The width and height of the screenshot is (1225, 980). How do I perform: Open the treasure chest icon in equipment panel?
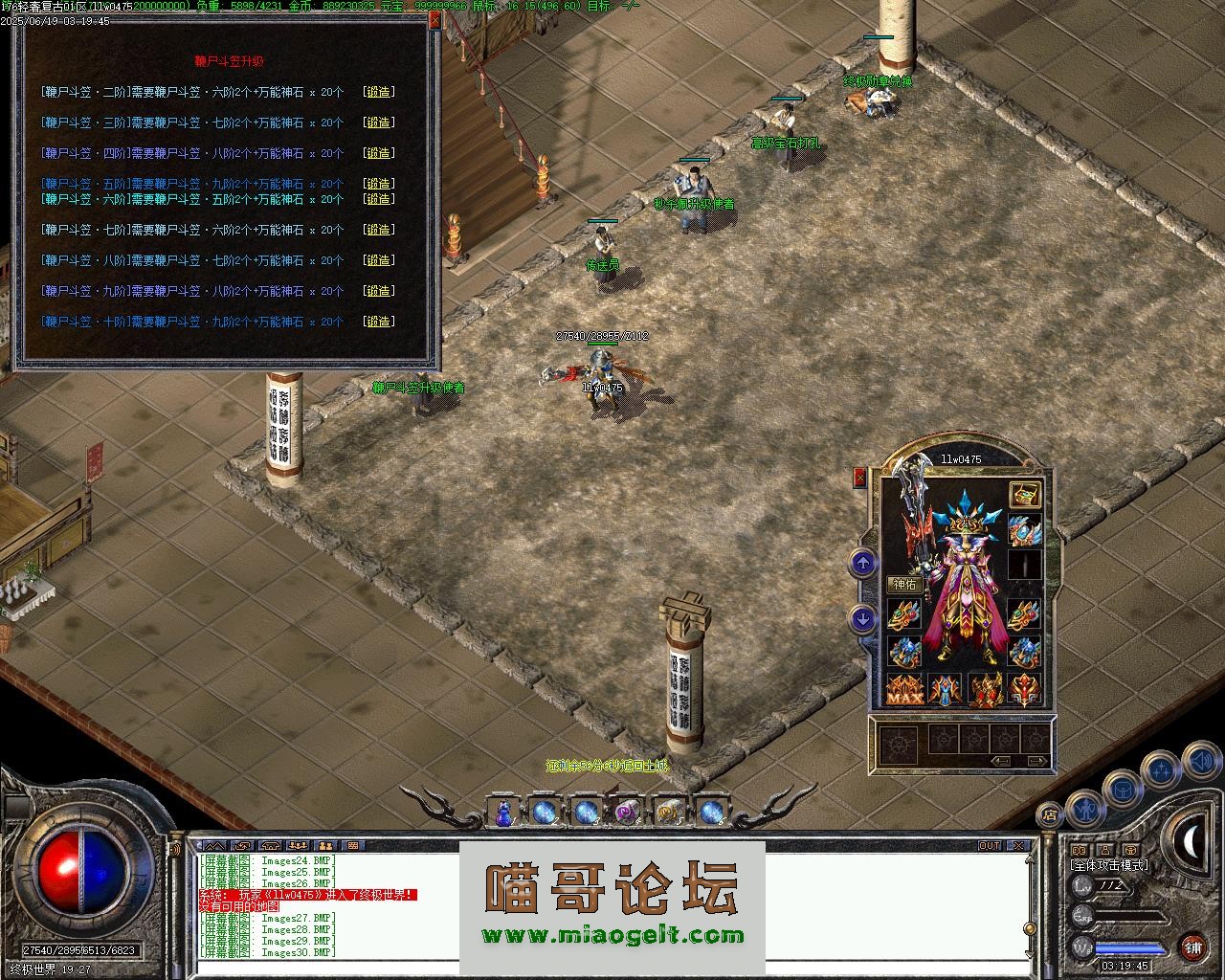click(x=1025, y=494)
